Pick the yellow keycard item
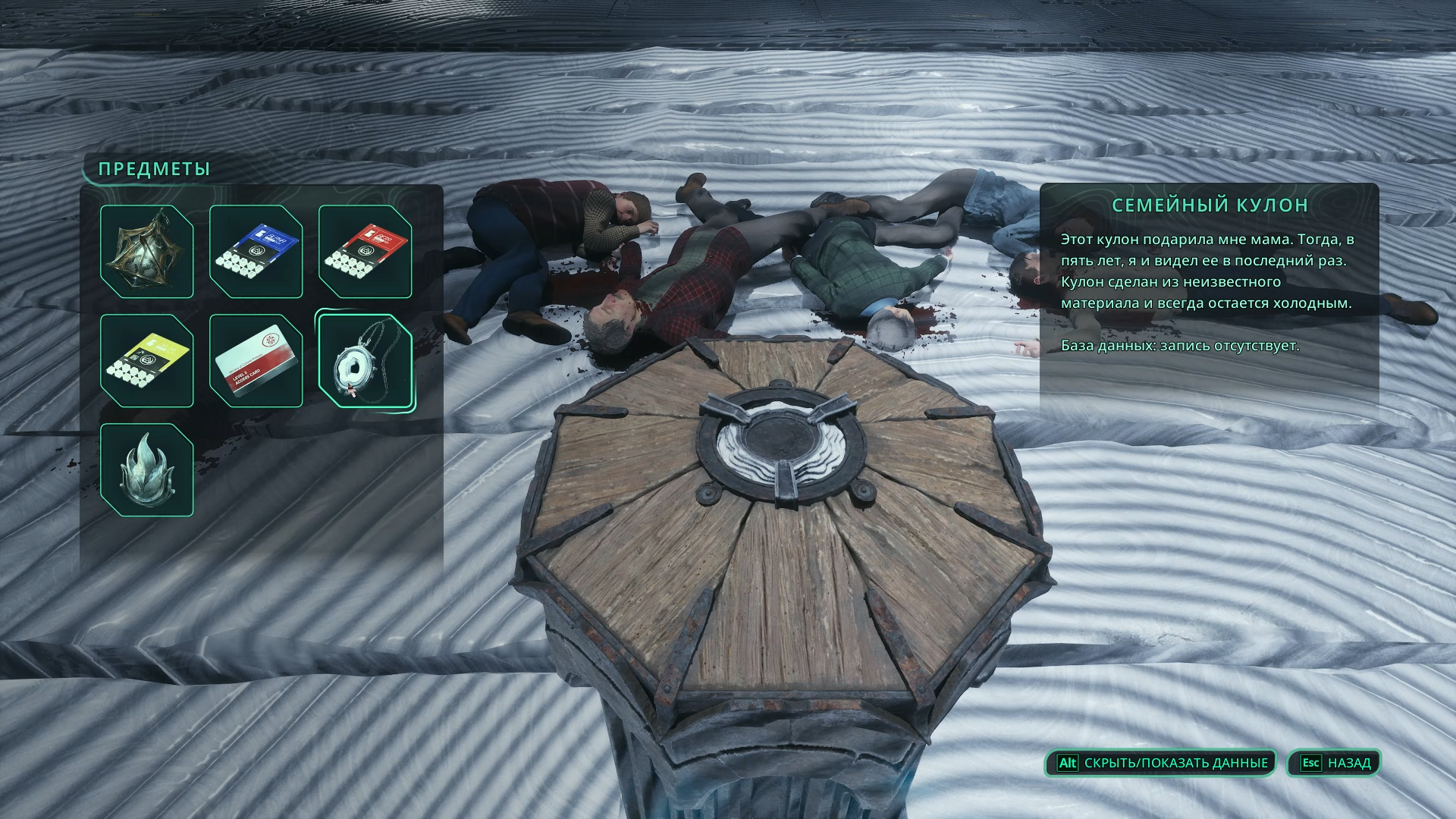The width and height of the screenshot is (1456, 819). 146,361
